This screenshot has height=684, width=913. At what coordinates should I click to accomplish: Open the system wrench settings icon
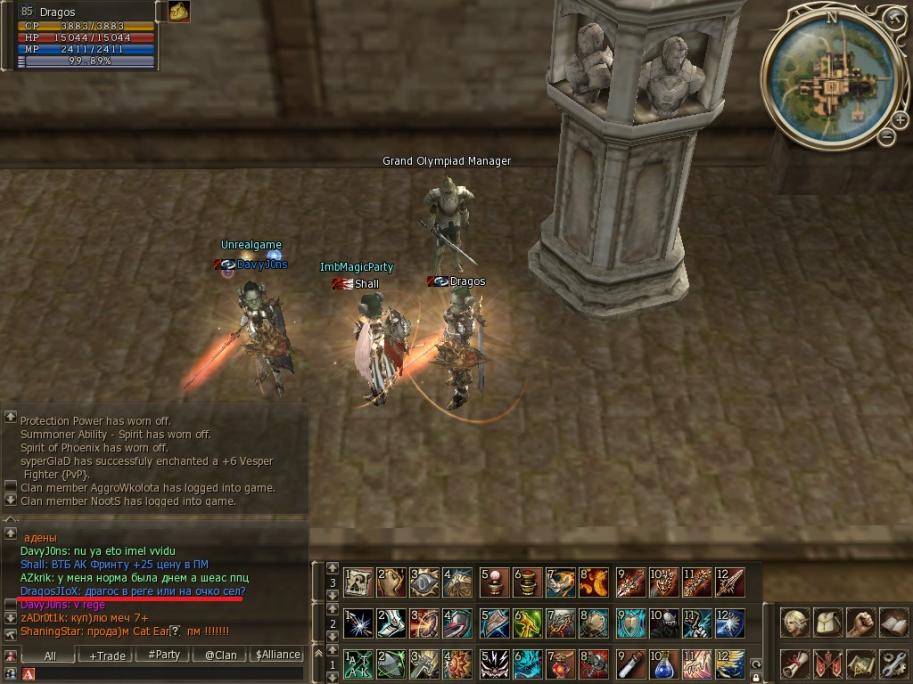click(894, 663)
